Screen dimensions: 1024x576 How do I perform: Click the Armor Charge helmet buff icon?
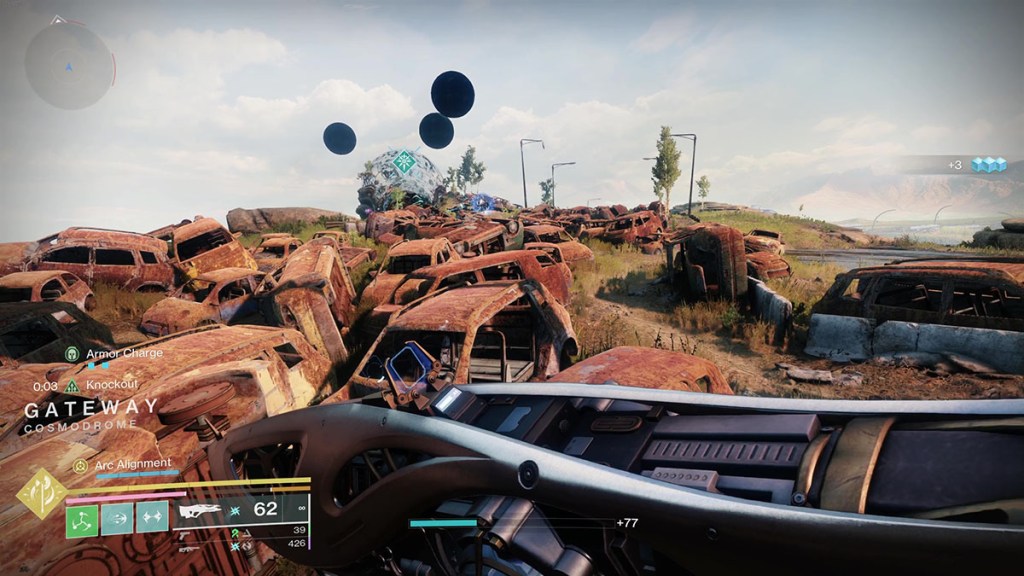pos(72,354)
